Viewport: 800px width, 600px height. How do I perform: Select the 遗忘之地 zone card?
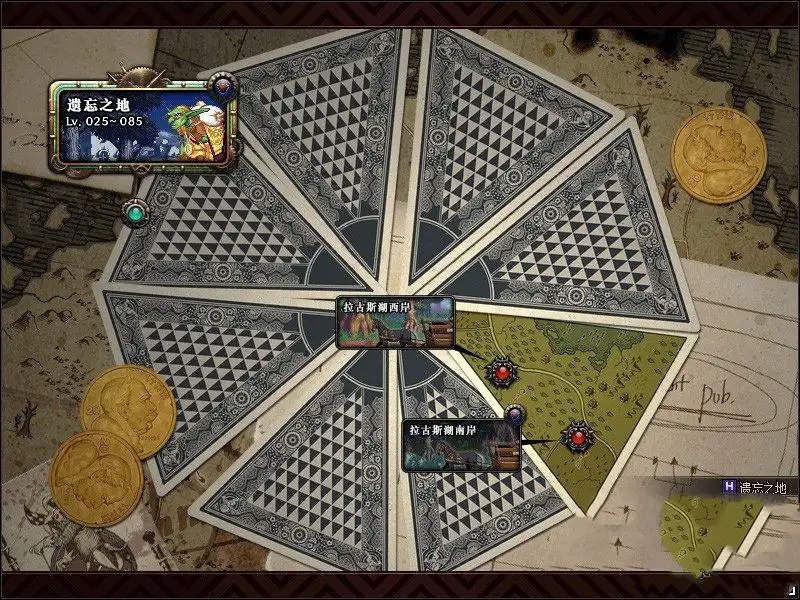140,121
